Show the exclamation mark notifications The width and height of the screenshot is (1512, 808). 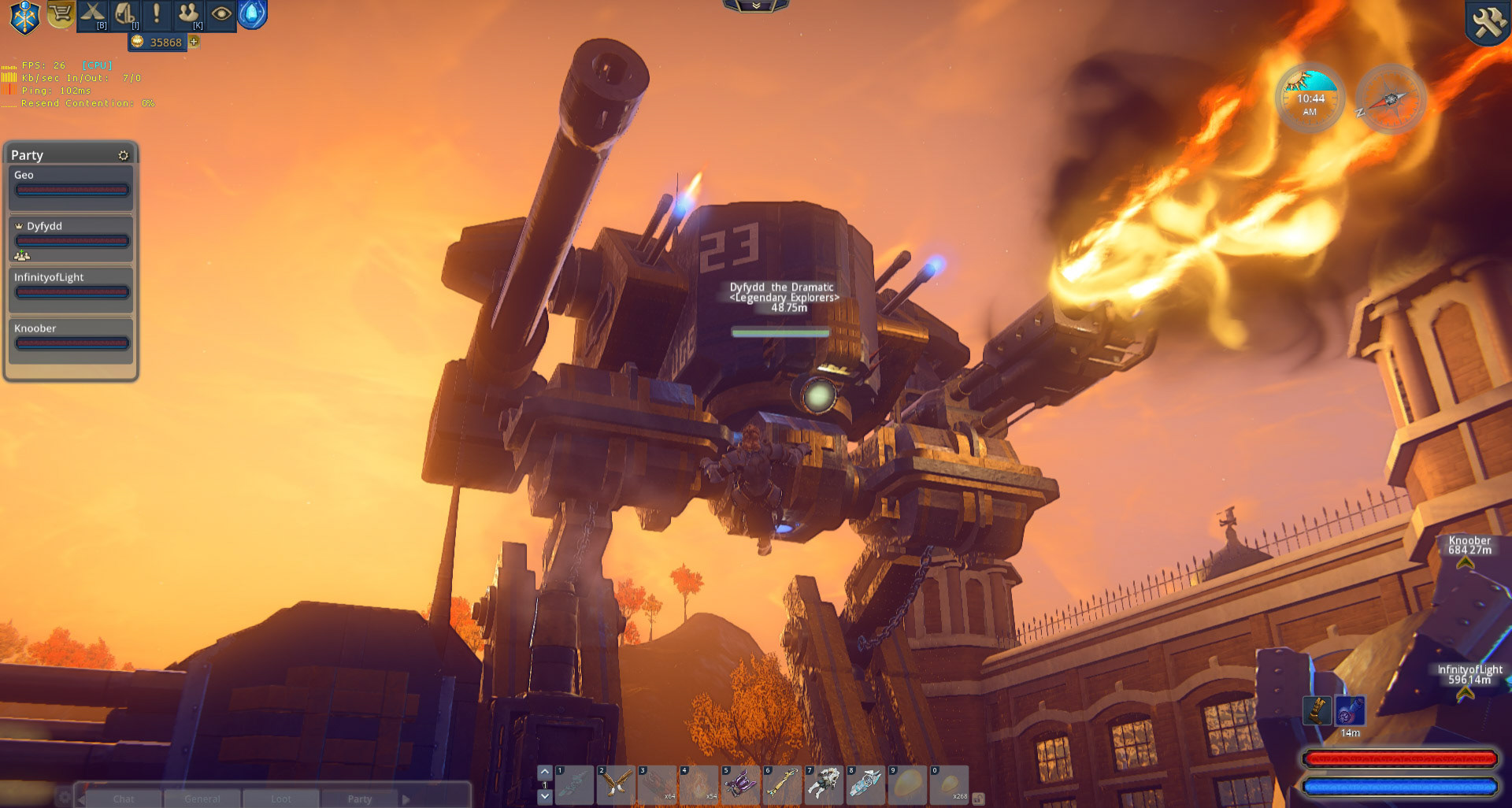click(x=157, y=15)
